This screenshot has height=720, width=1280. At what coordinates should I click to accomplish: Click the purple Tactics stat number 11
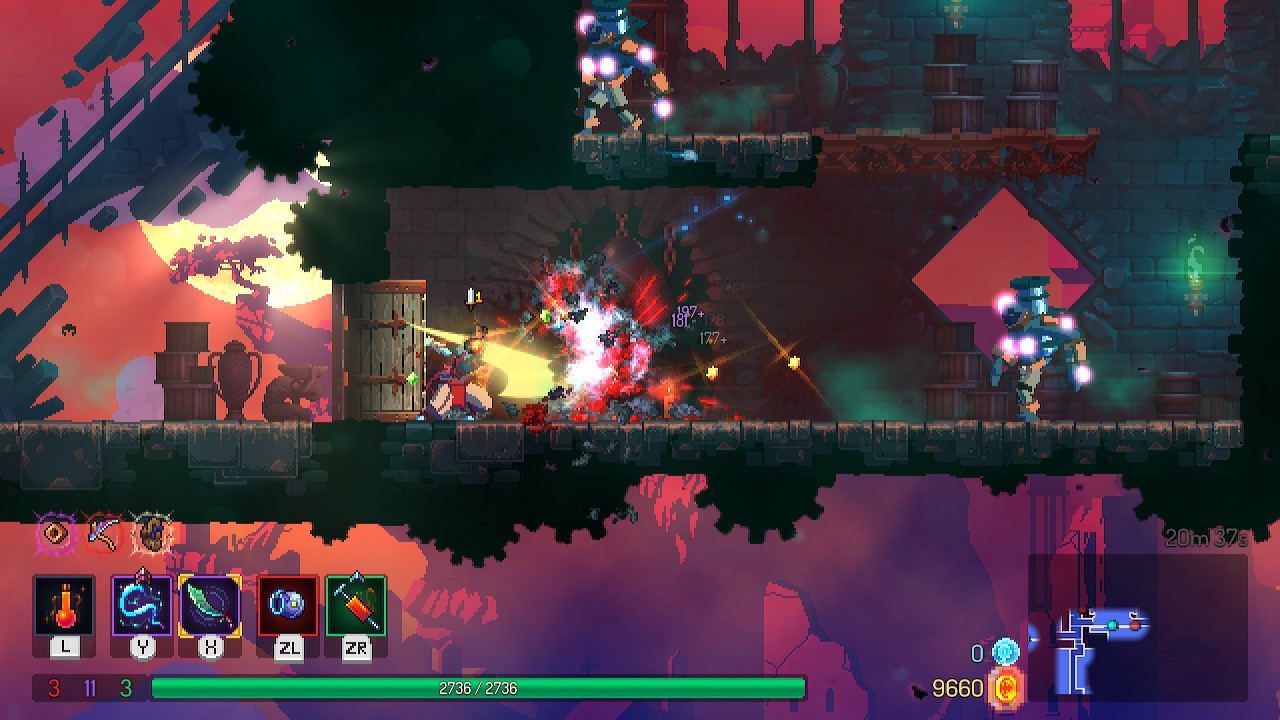90,686
